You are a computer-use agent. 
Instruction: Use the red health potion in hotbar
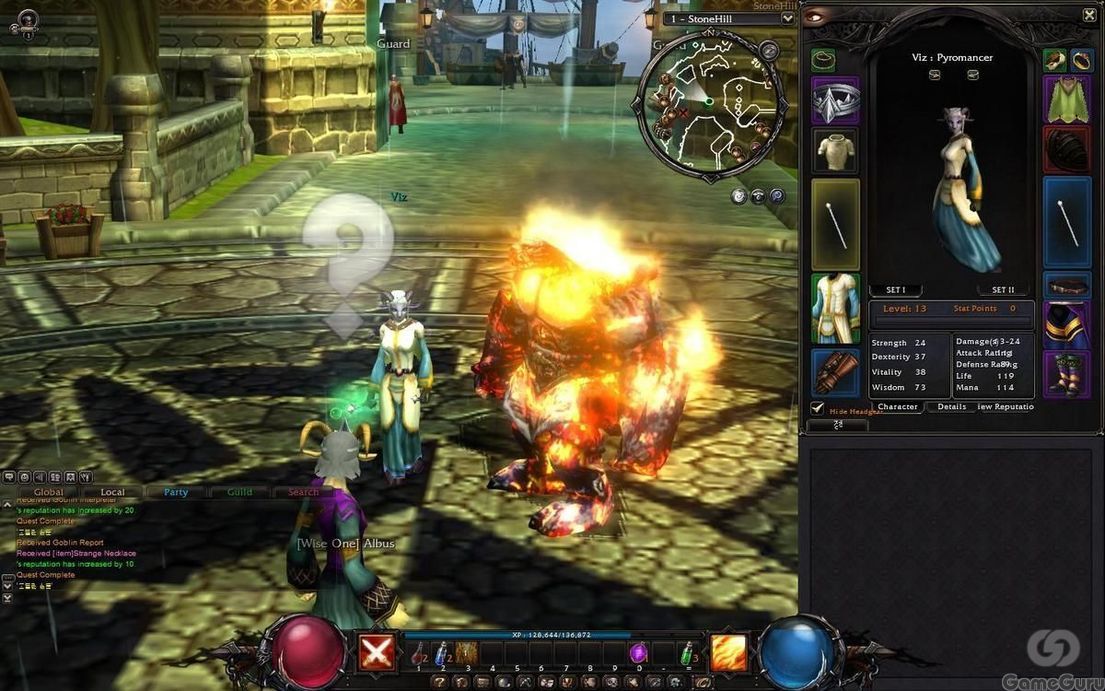419,652
